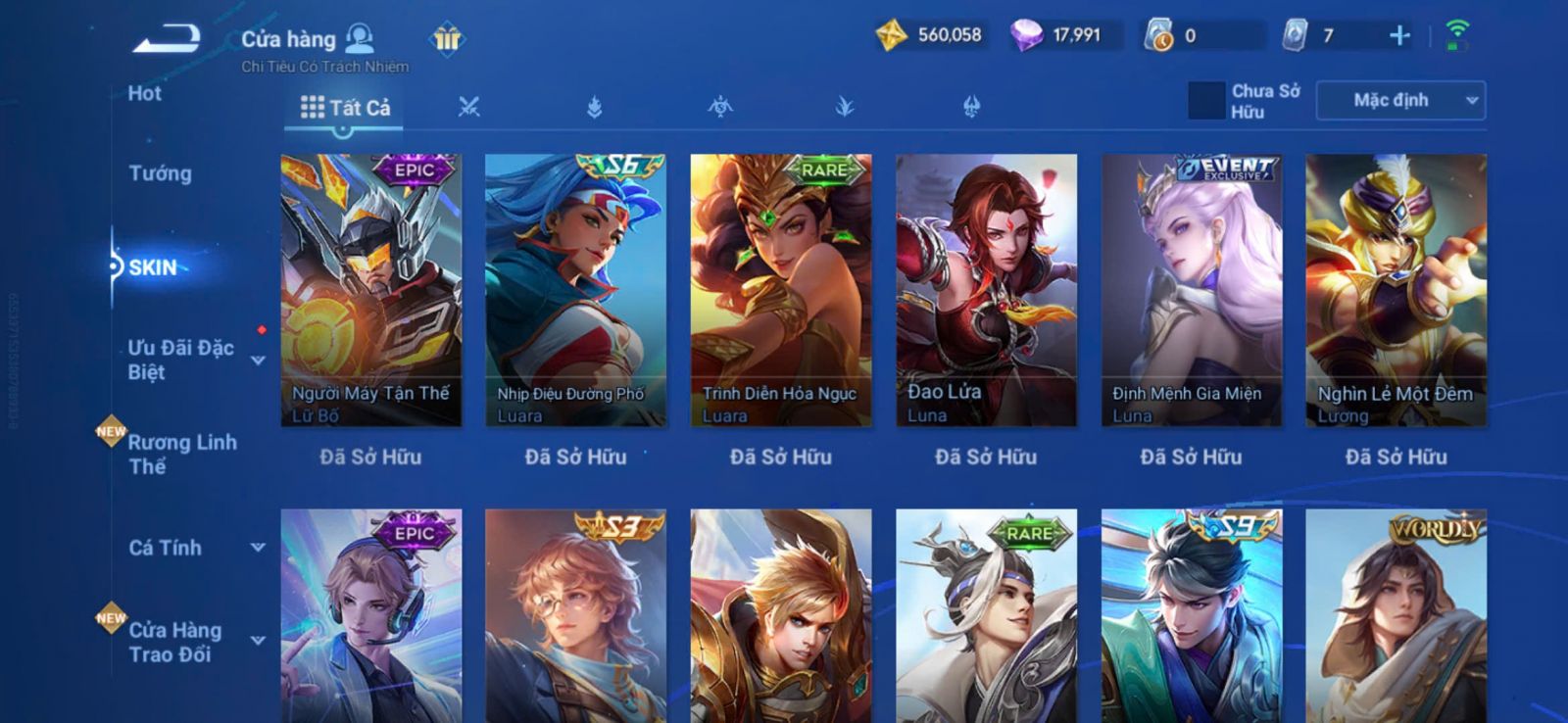Select the Tất Cả filter tab
1568x723 pixels.
[x=345, y=108]
